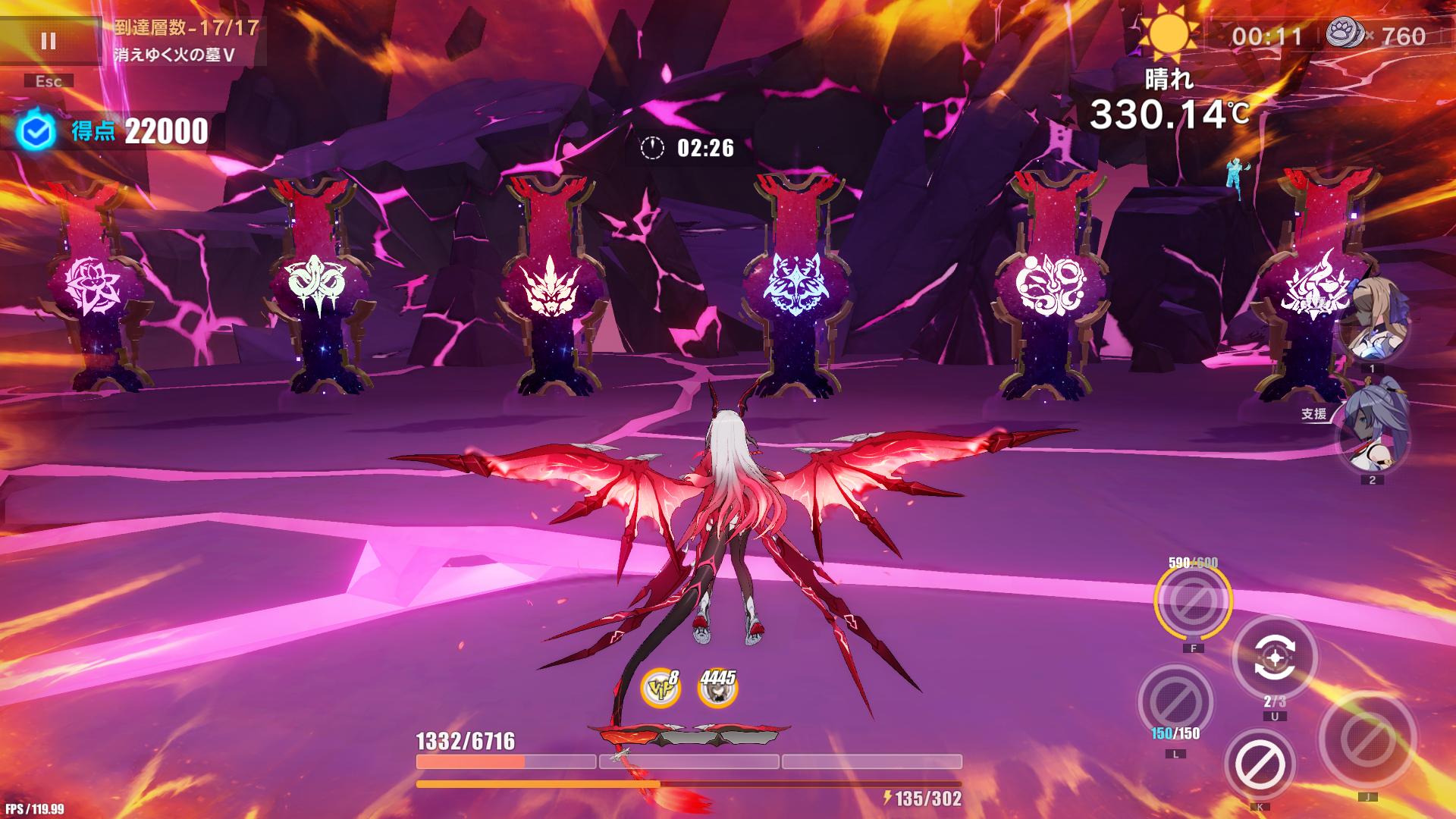Tap the crosshair target-switch button
Screen dimensions: 1456x819
coord(1275,657)
